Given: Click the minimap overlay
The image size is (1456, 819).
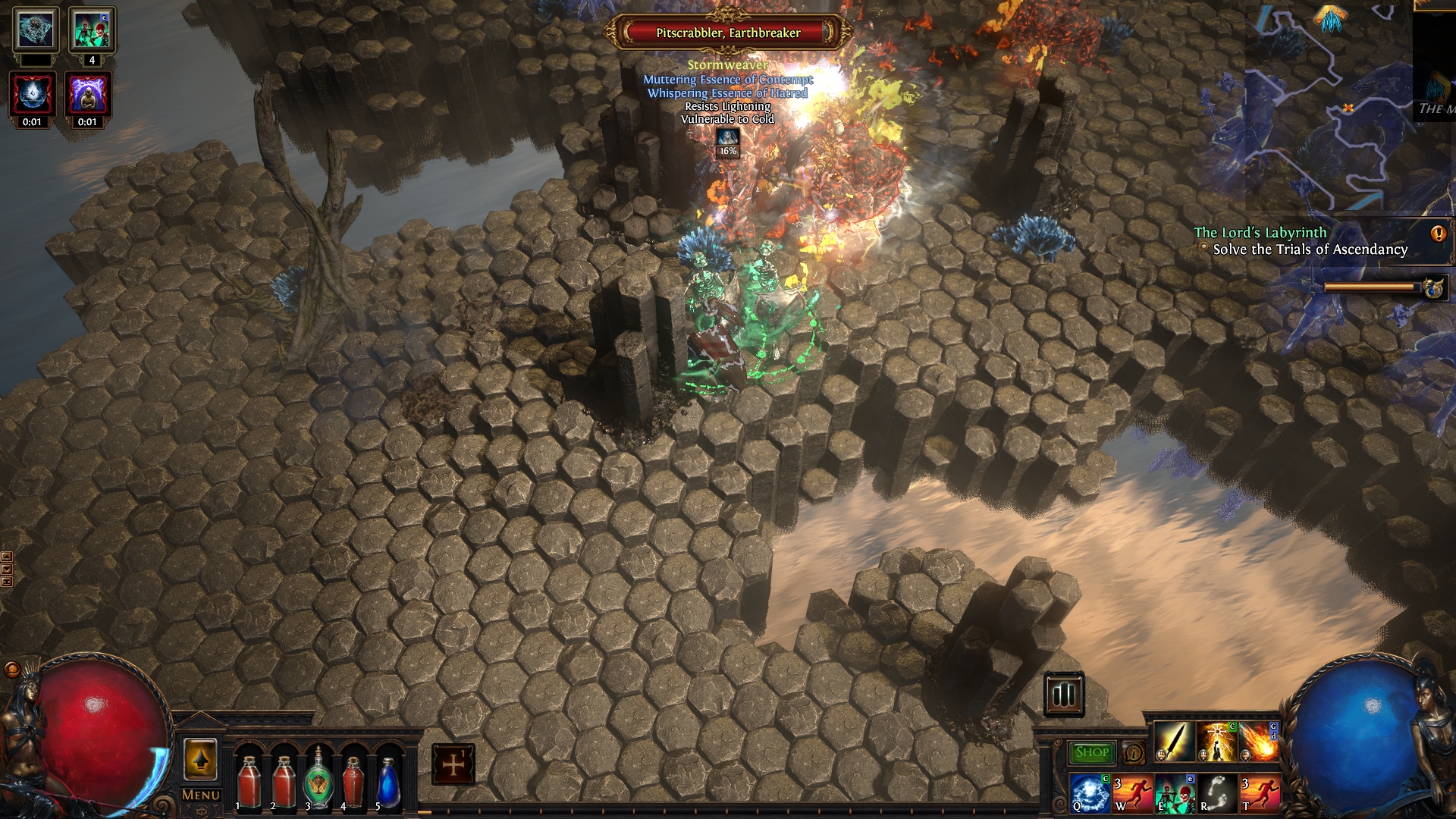Looking at the screenshot, I should pyautogui.click(x=1327, y=106).
